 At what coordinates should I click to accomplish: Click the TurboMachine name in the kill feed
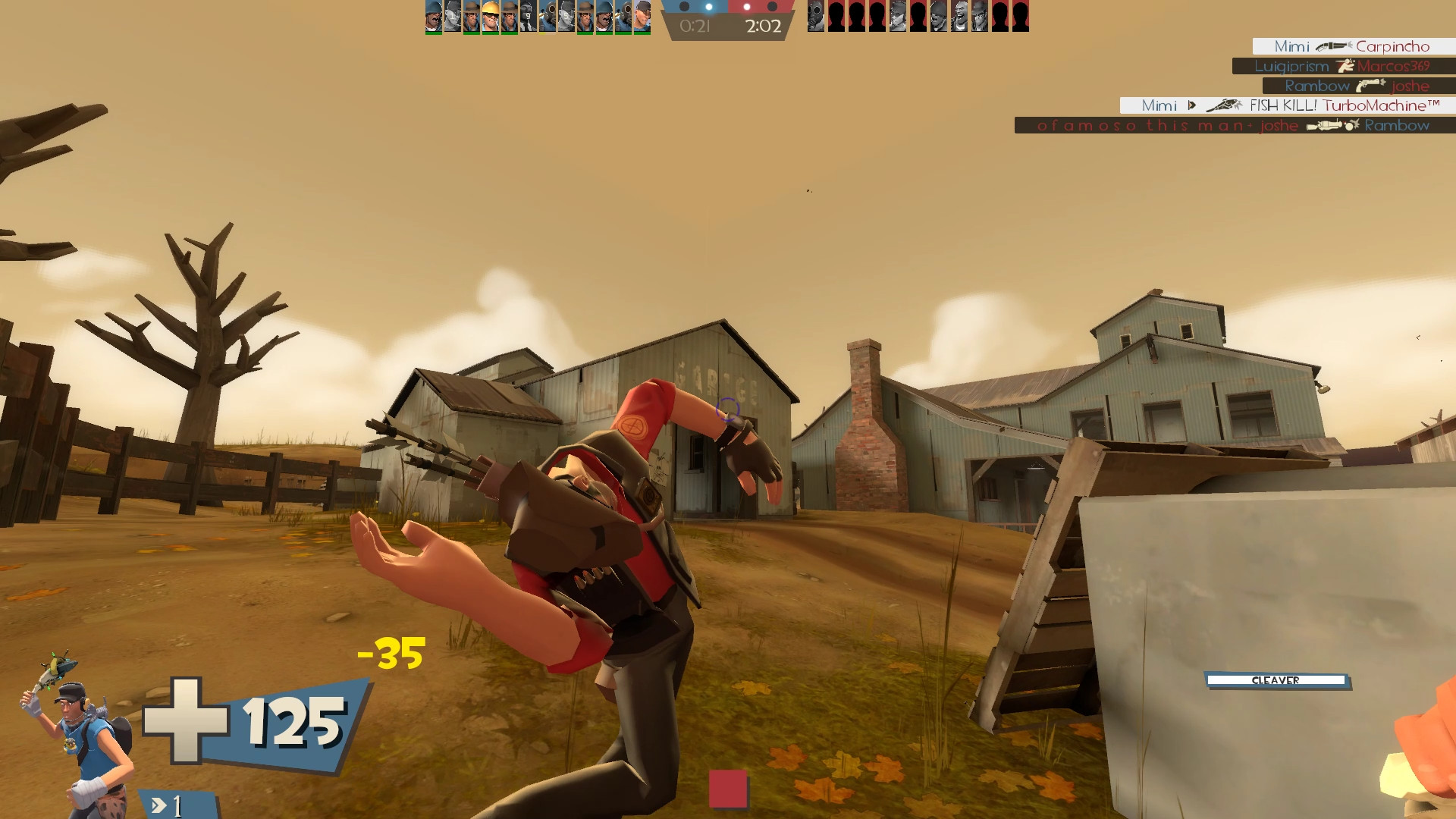pyautogui.click(x=1381, y=106)
